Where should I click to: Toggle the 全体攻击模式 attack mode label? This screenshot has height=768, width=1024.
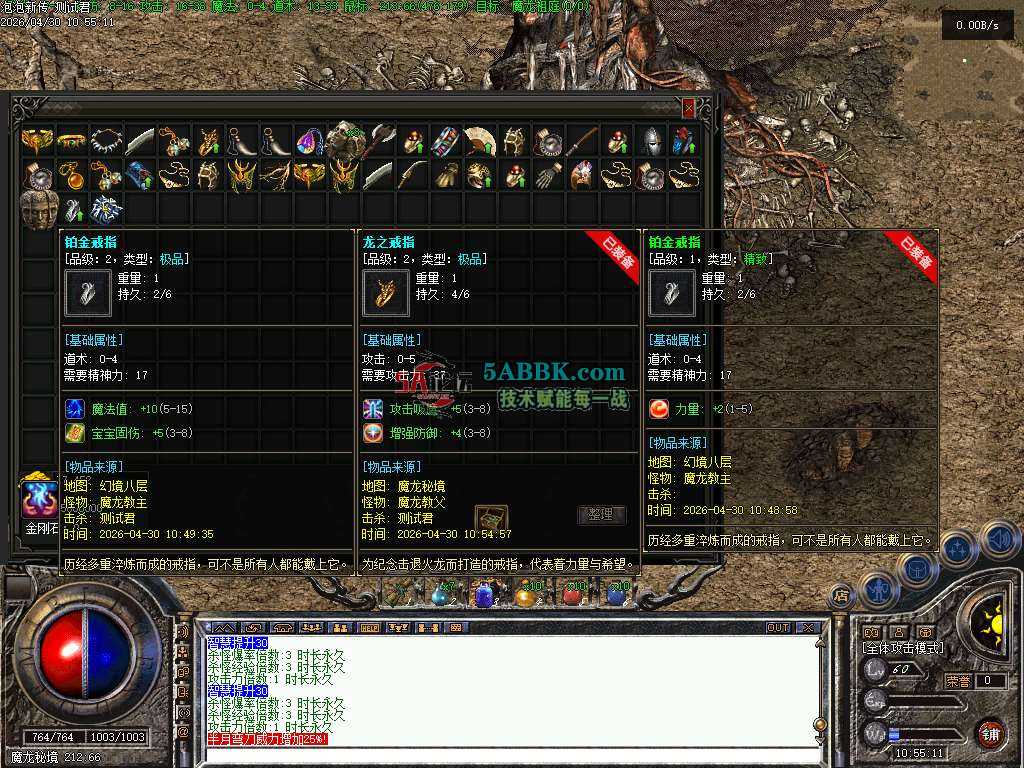point(903,648)
